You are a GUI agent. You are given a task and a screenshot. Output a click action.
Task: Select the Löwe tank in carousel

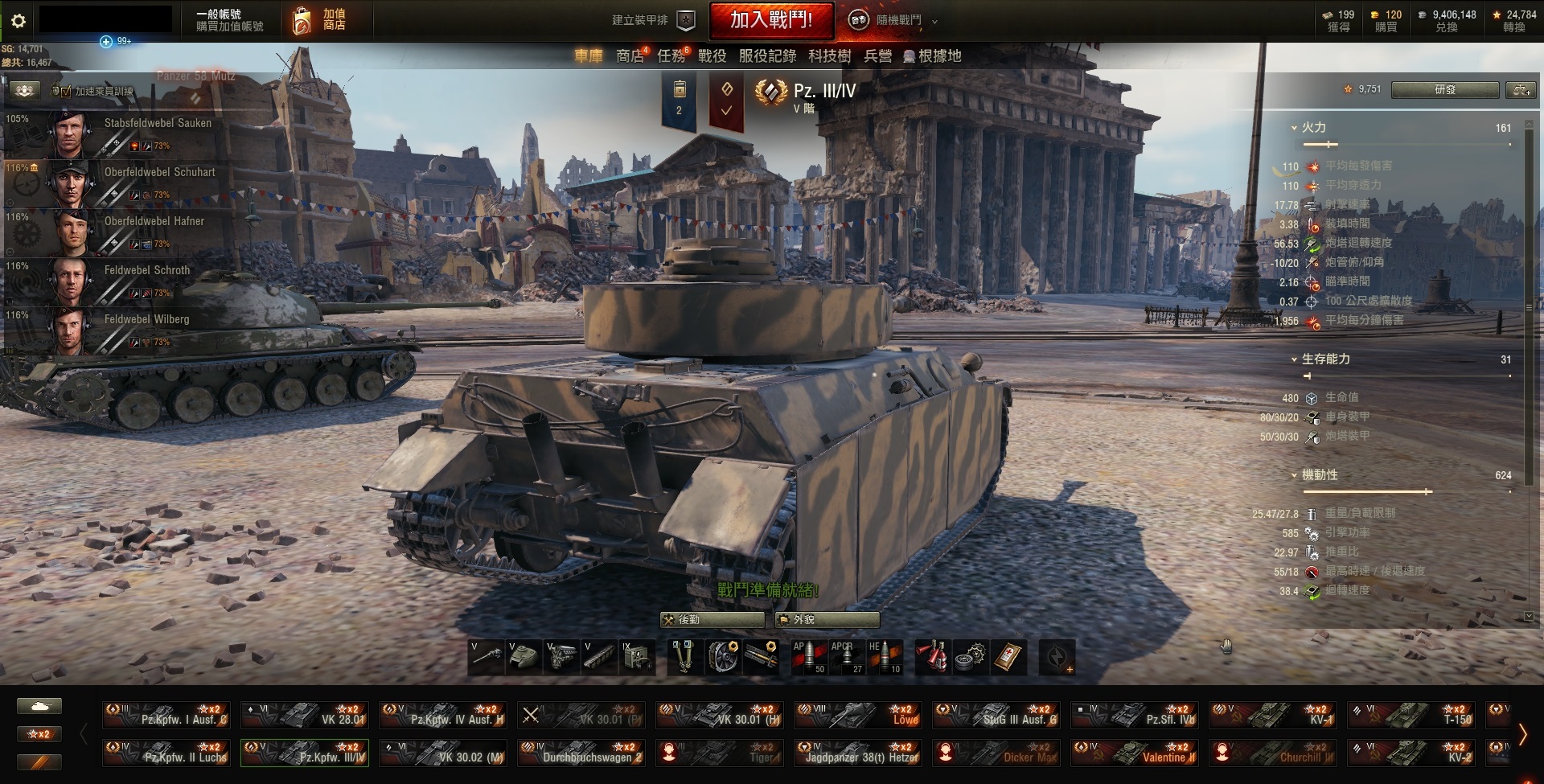click(x=857, y=715)
